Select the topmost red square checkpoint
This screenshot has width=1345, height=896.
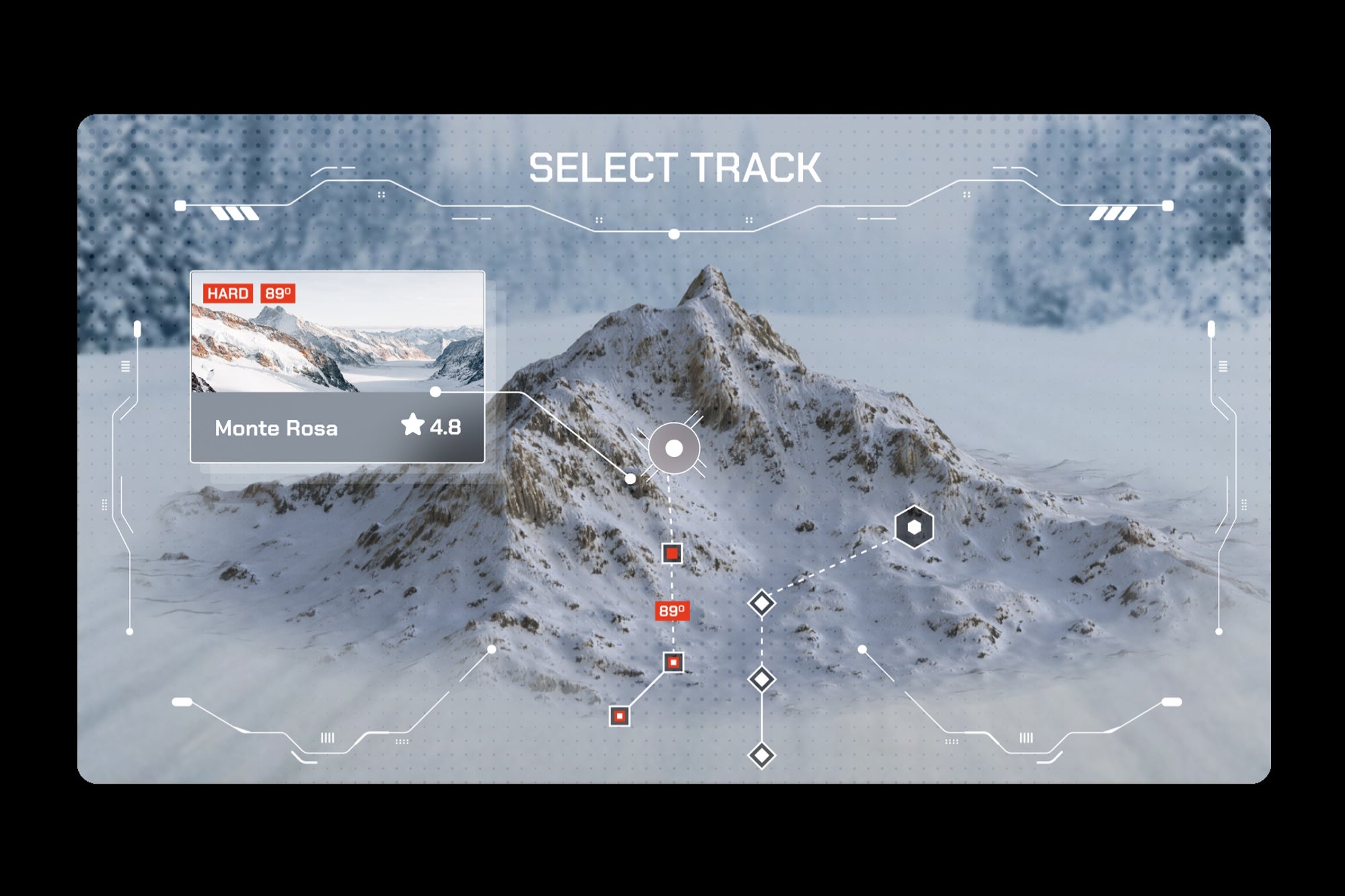pos(672,555)
